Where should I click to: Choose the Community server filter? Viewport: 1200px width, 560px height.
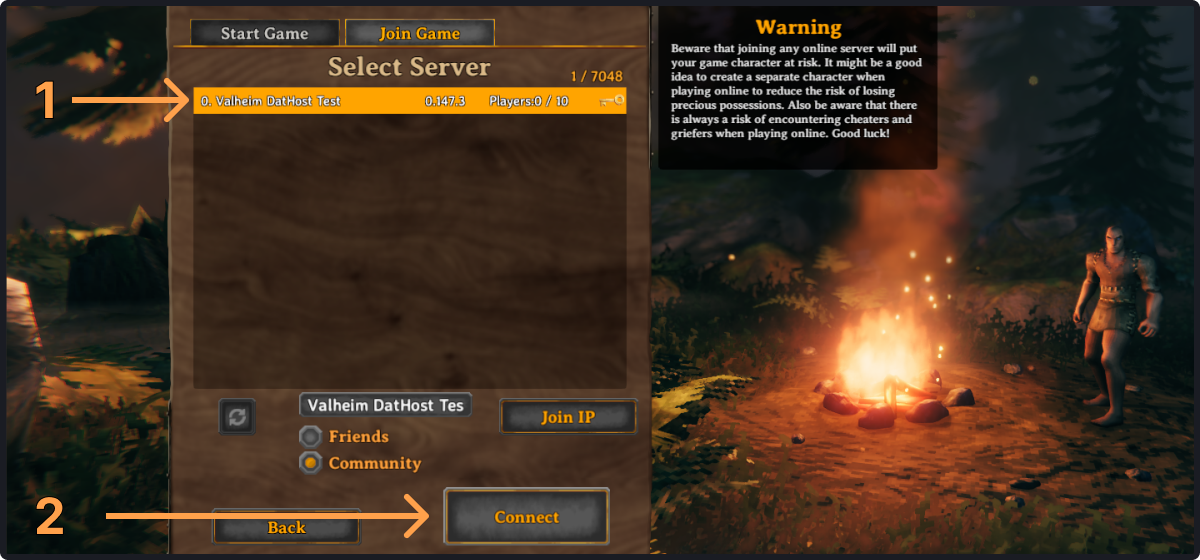coord(312,463)
